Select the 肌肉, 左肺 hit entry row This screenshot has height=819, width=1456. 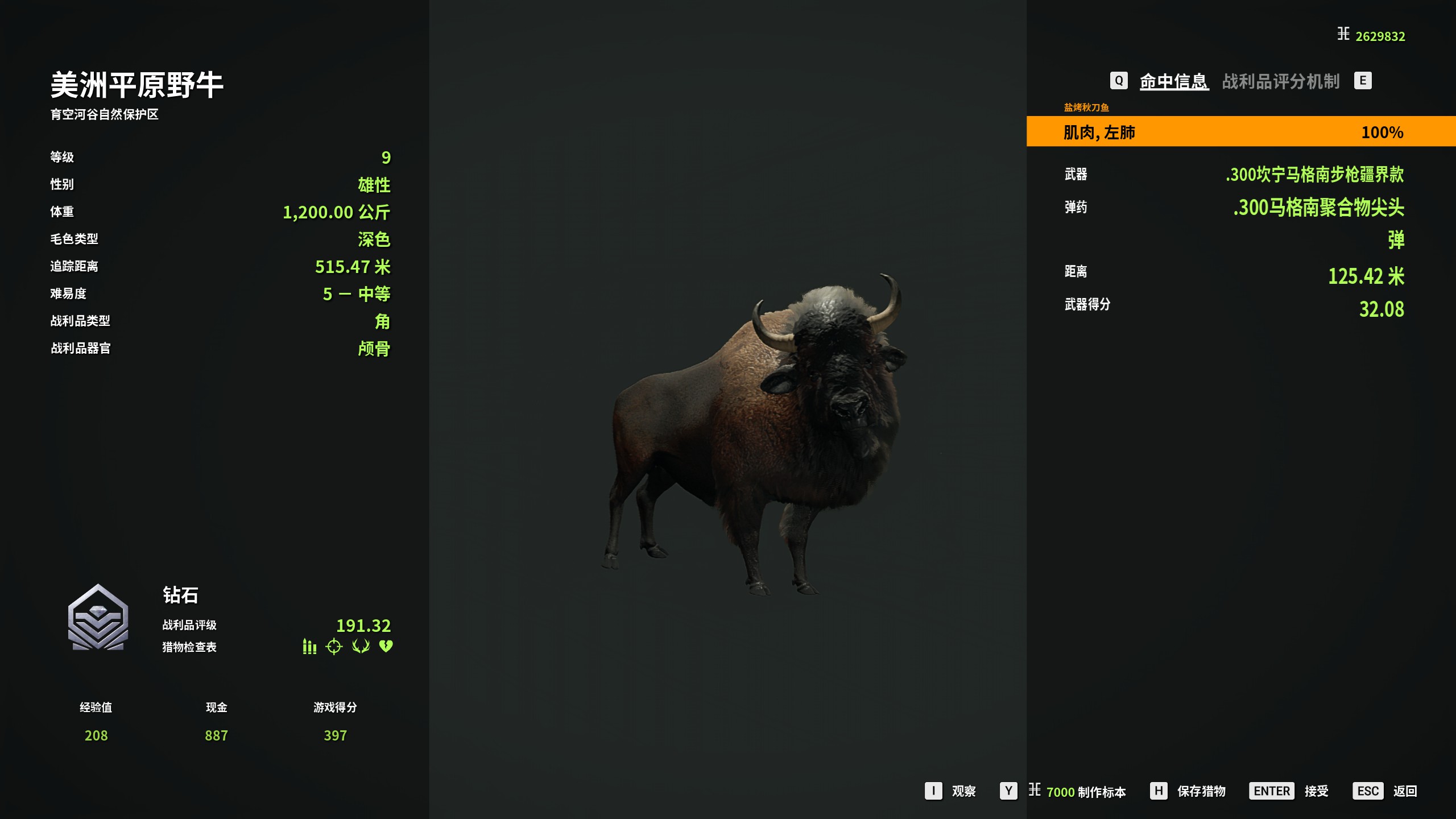(x=1240, y=132)
